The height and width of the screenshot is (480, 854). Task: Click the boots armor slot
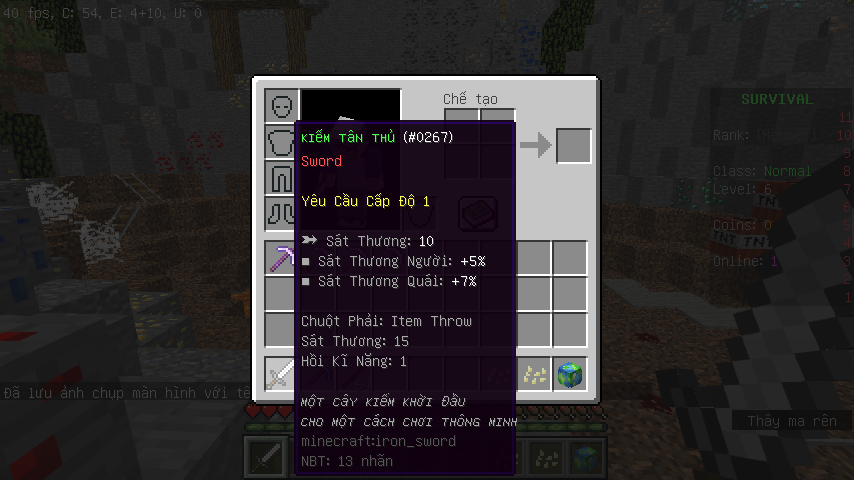(280, 213)
